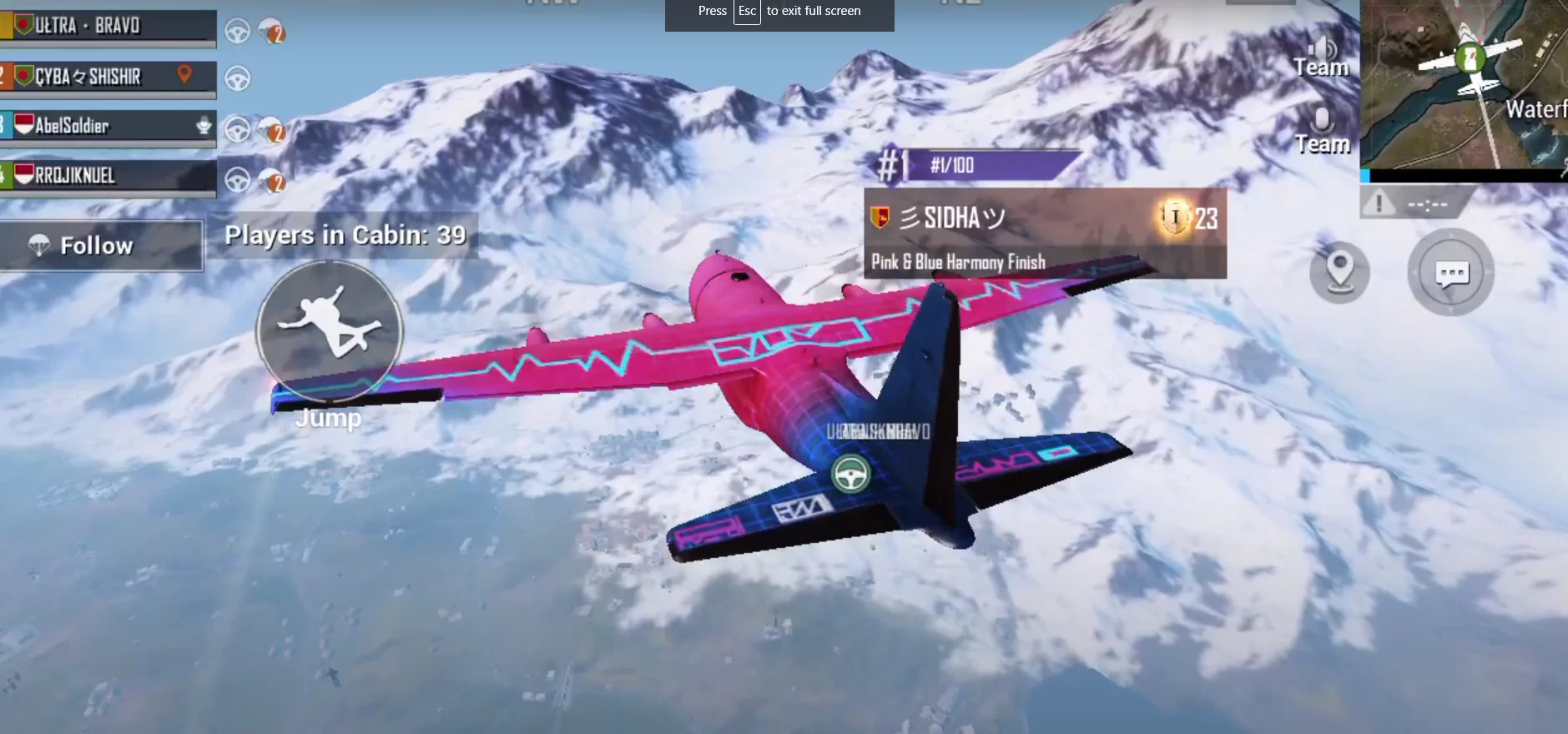Toggle team speaker voice output
This screenshot has width=1568, height=734.
coord(1321,55)
